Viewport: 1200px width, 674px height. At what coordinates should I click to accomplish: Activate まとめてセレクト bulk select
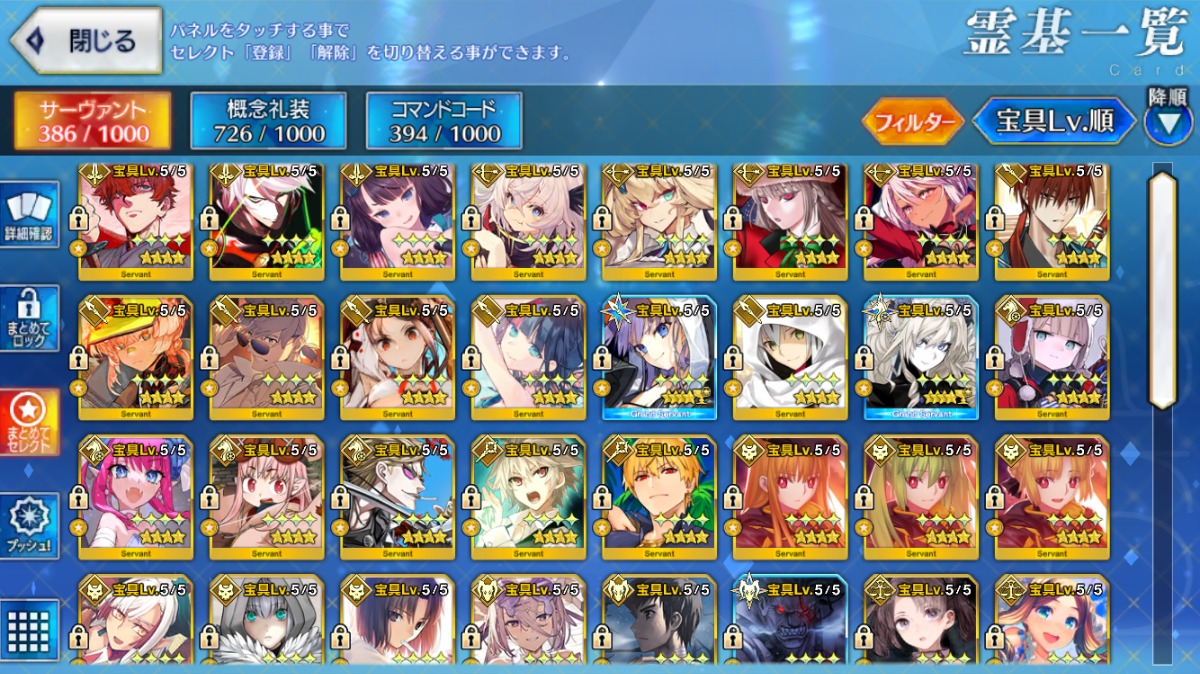[x=29, y=422]
